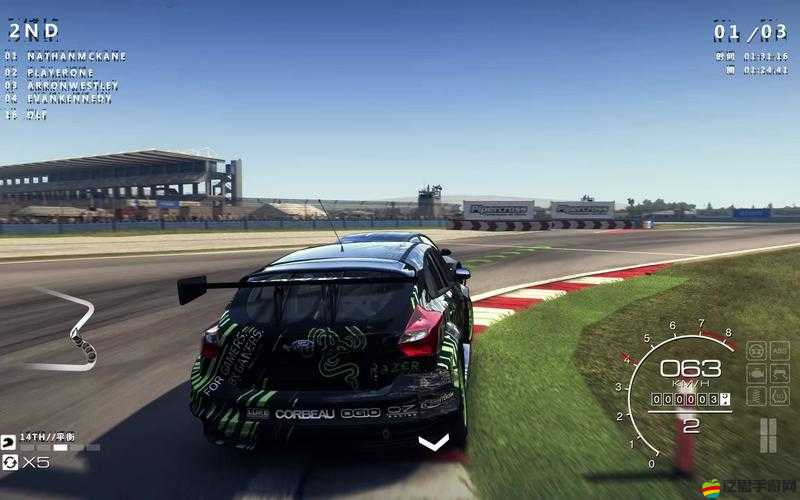Select NathanMcKane in the standings list
Image resolution: width=800 pixels, height=500 pixels.
click(x=75, y=57)
